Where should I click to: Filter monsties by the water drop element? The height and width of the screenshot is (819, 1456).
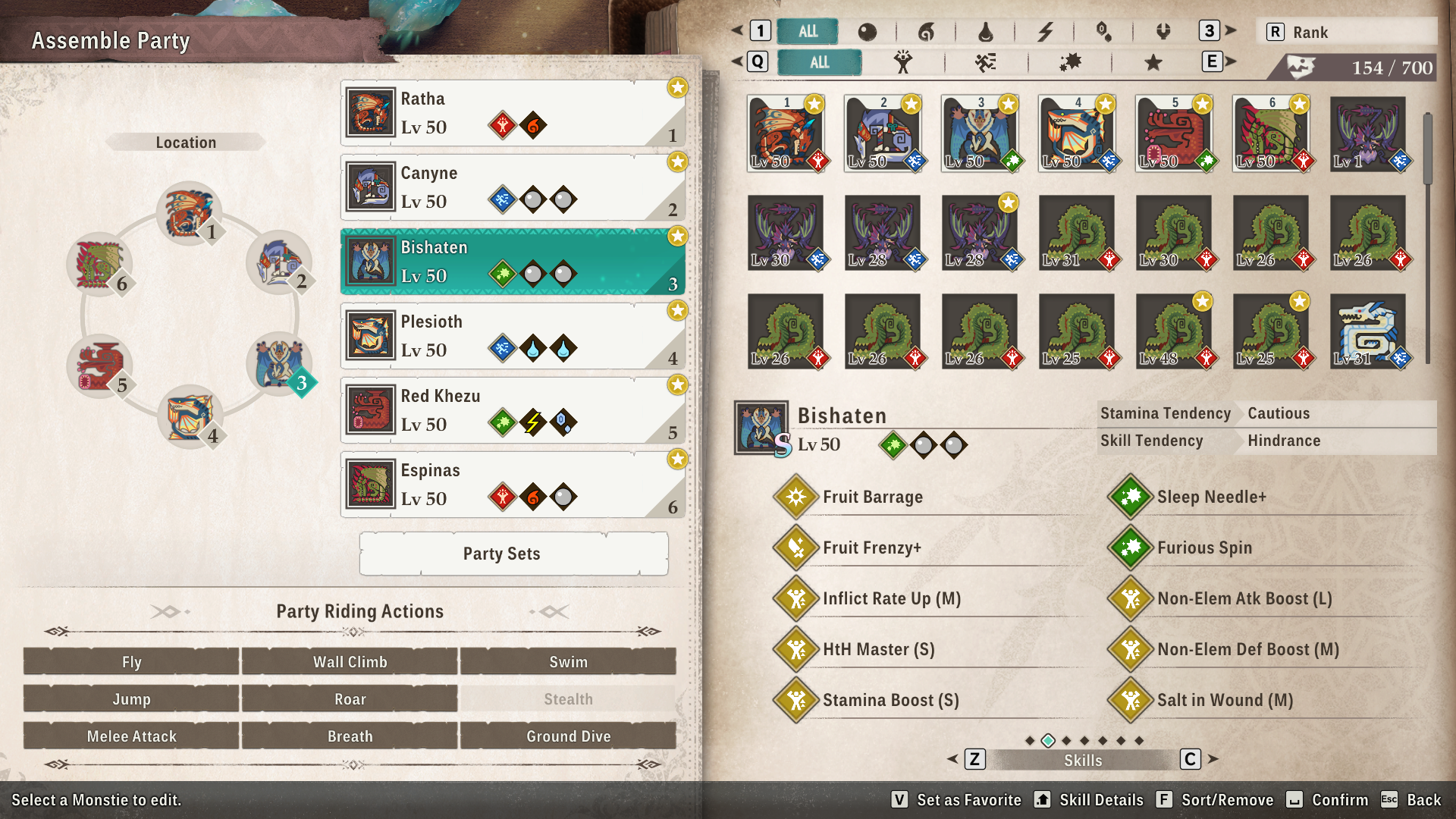pos(985,32)
